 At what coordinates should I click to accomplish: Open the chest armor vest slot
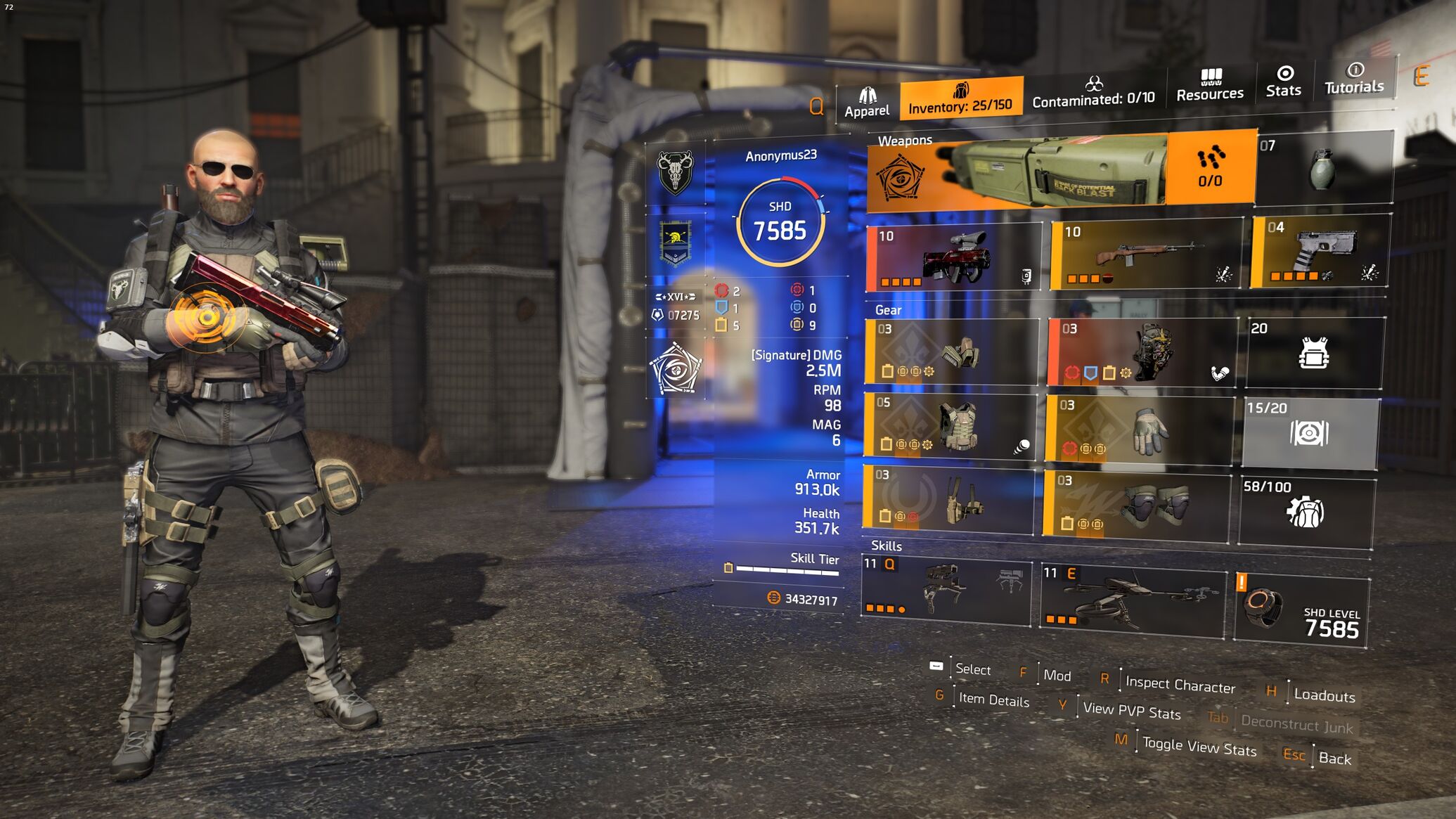[x=951, y=427]
